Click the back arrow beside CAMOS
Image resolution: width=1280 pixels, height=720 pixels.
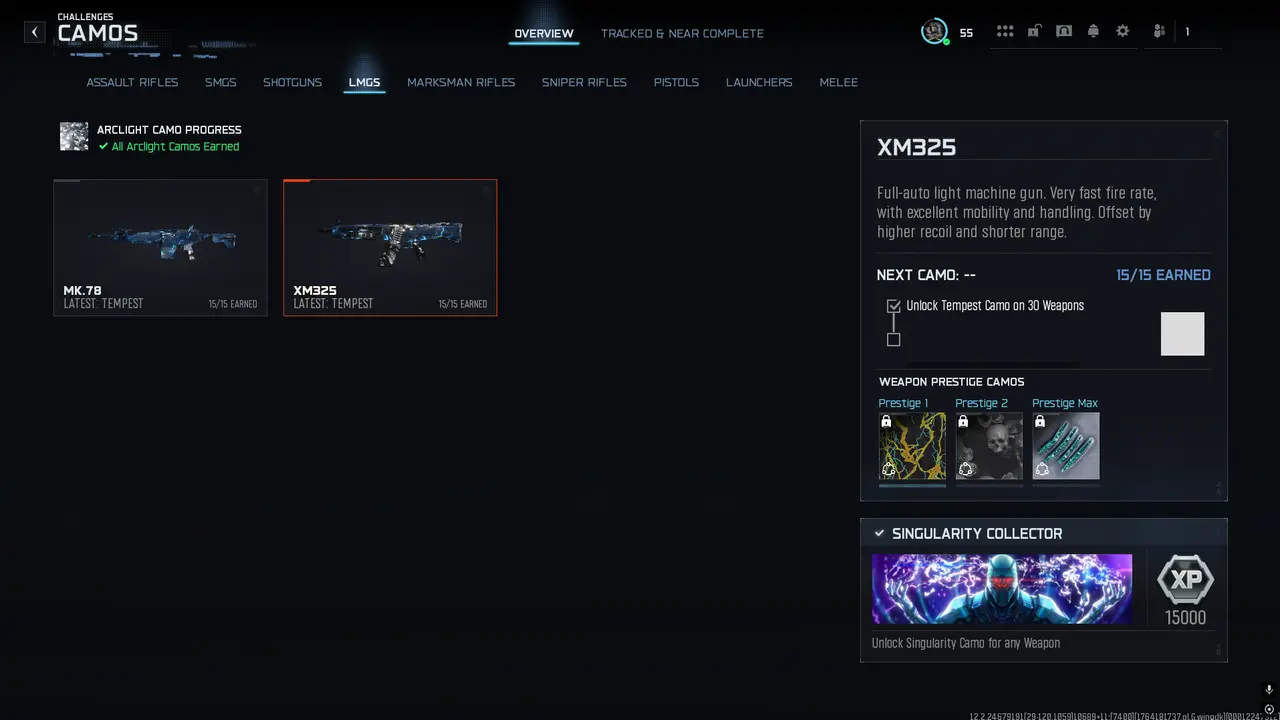click(34, 31)
